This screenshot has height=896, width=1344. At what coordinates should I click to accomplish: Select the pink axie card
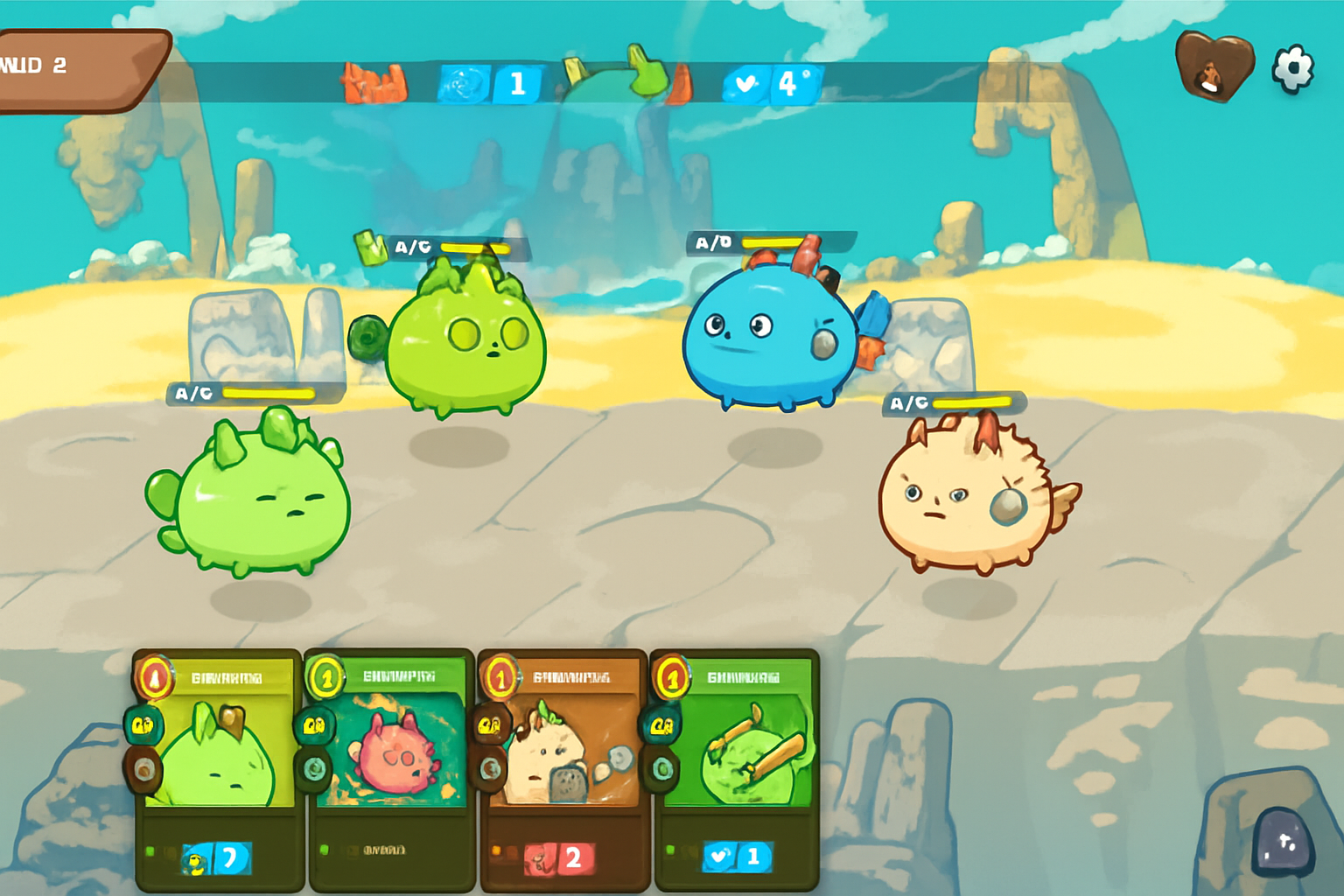tap(389, 770)
